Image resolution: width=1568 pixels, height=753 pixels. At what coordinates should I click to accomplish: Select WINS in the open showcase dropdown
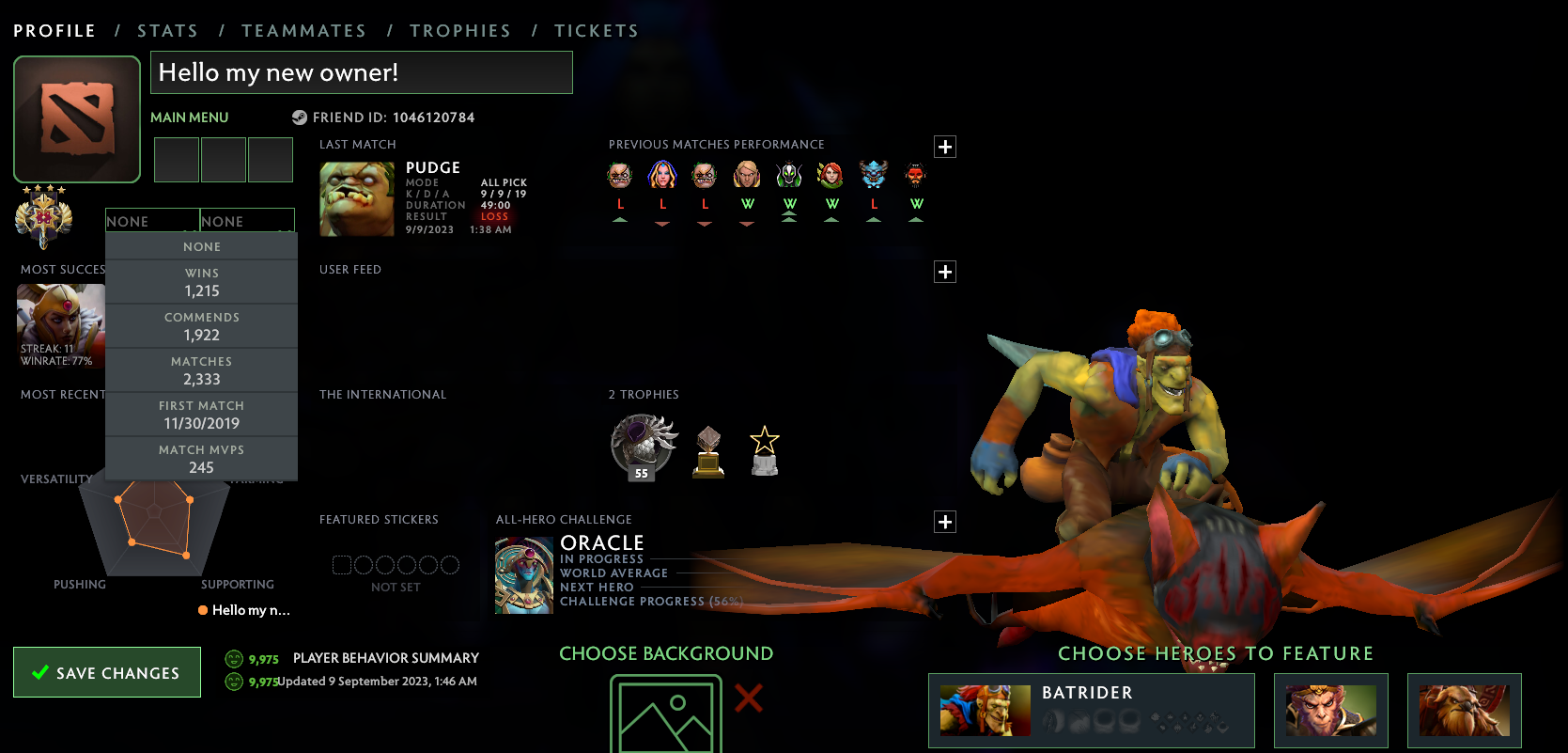(201, 281)
